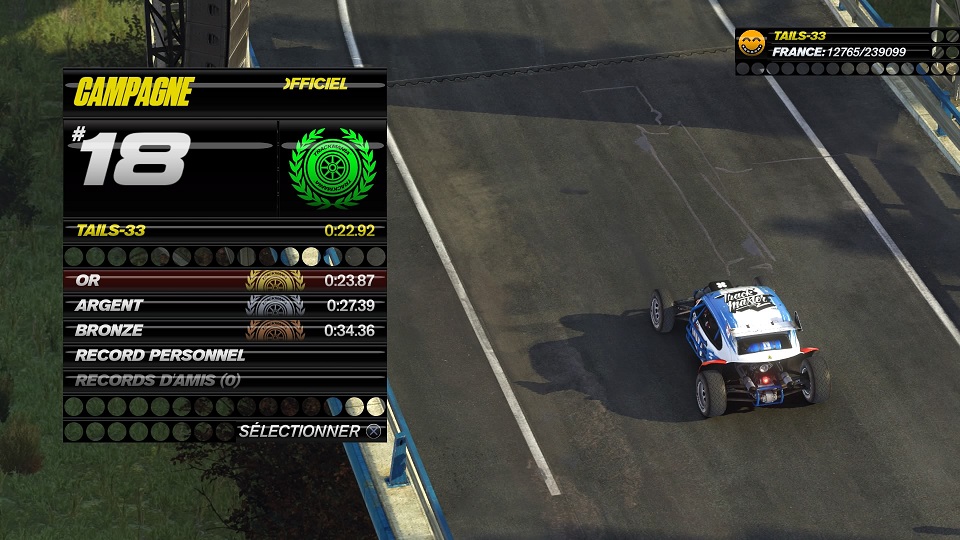This screenshot has height=540, width=960.
Task: Click the TAILS-33 player profile badge
Action: (x=751, y=43)
